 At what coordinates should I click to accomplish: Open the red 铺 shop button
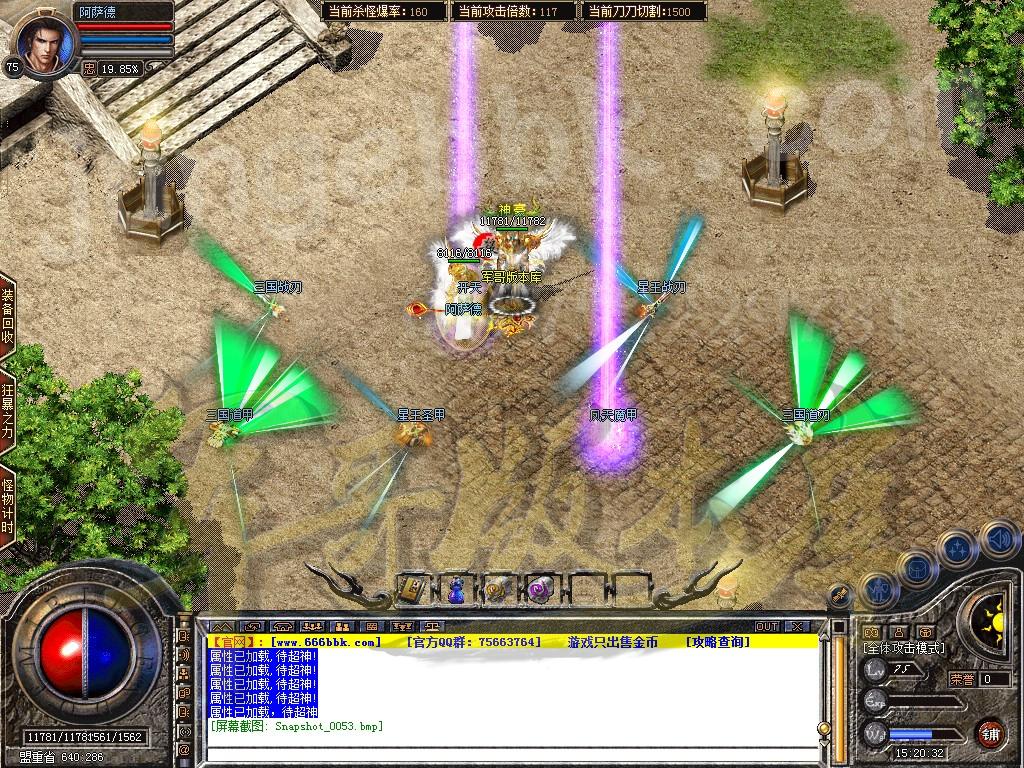(x=990, y=732)
